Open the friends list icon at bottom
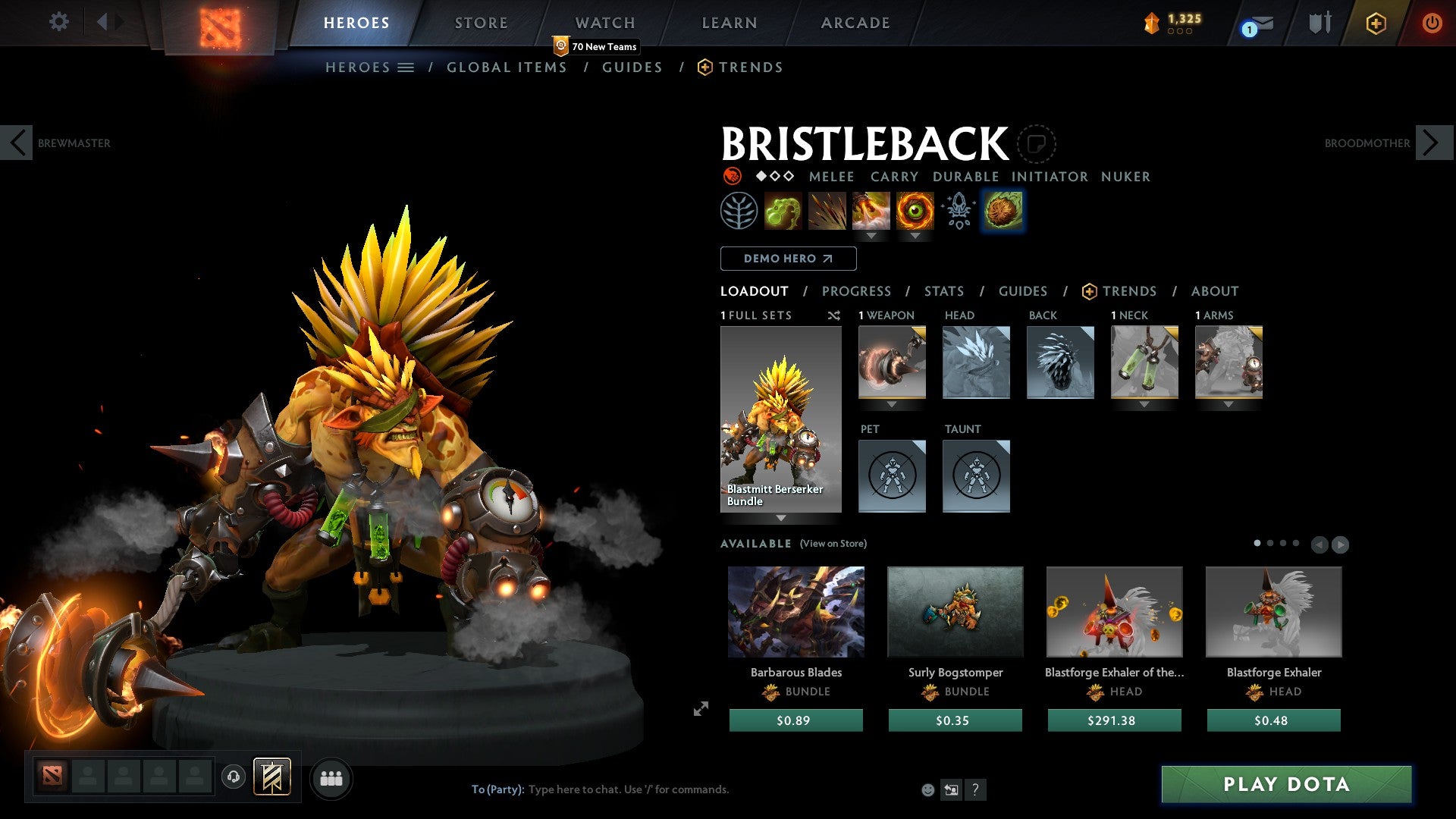Screen dimensions: 1456x819 click(331, 778)
